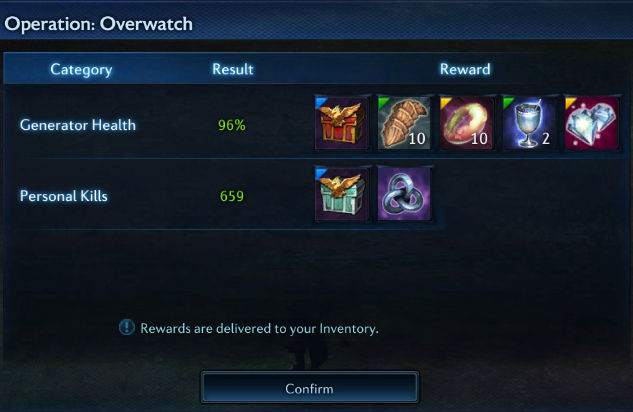Choose the glowing pink orb reward
This screenshot has height=412, width=633.
click(465, 124)
